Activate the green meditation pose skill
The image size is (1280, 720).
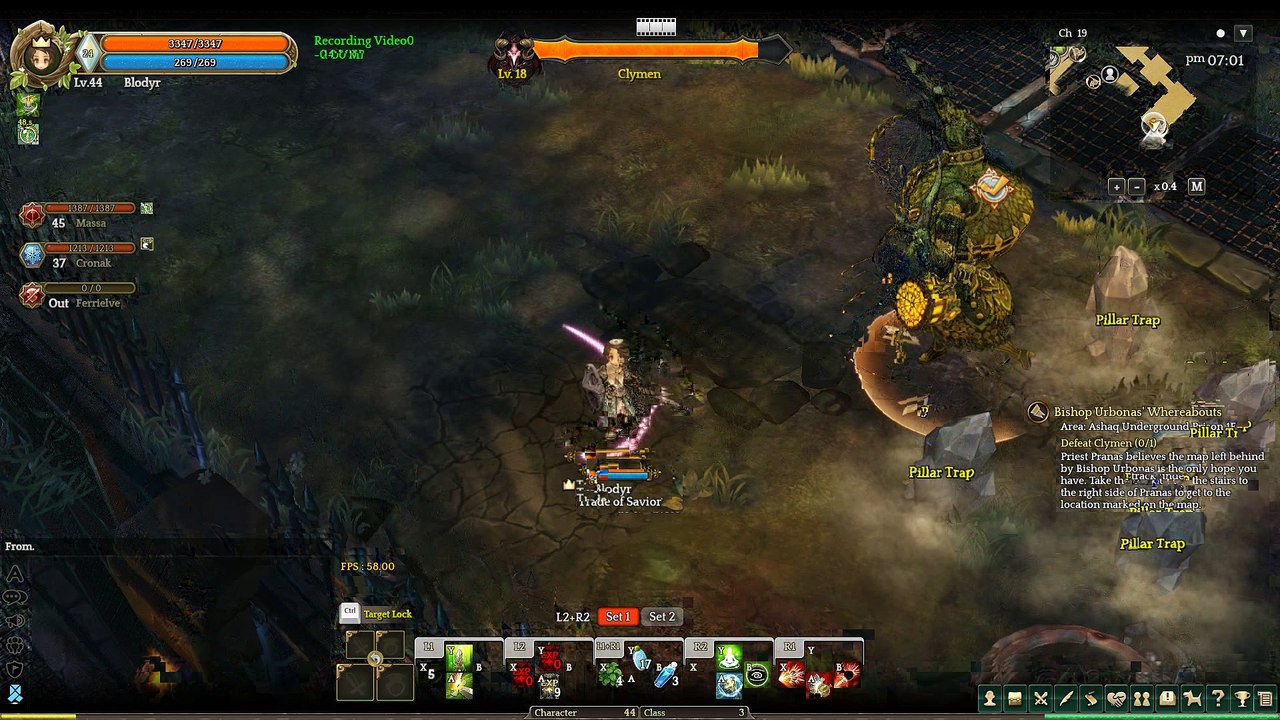pyautogui.click(x=729, y=657)
